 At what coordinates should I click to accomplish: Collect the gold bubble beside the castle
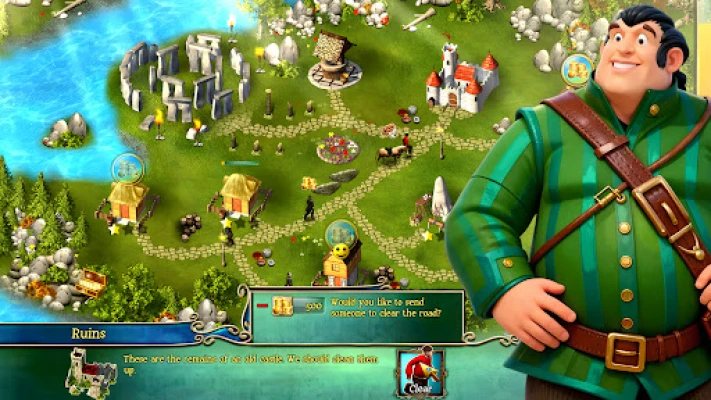pyautogui.click(x=576, y=70)
